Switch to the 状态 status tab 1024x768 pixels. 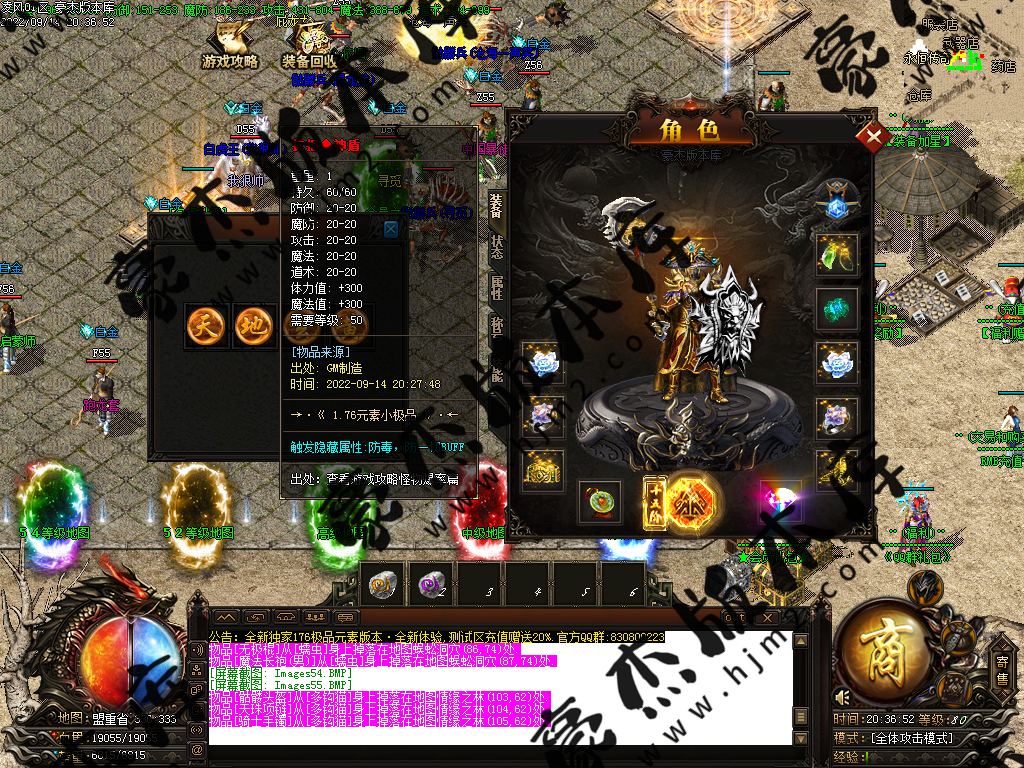click(x=496, y=247)
